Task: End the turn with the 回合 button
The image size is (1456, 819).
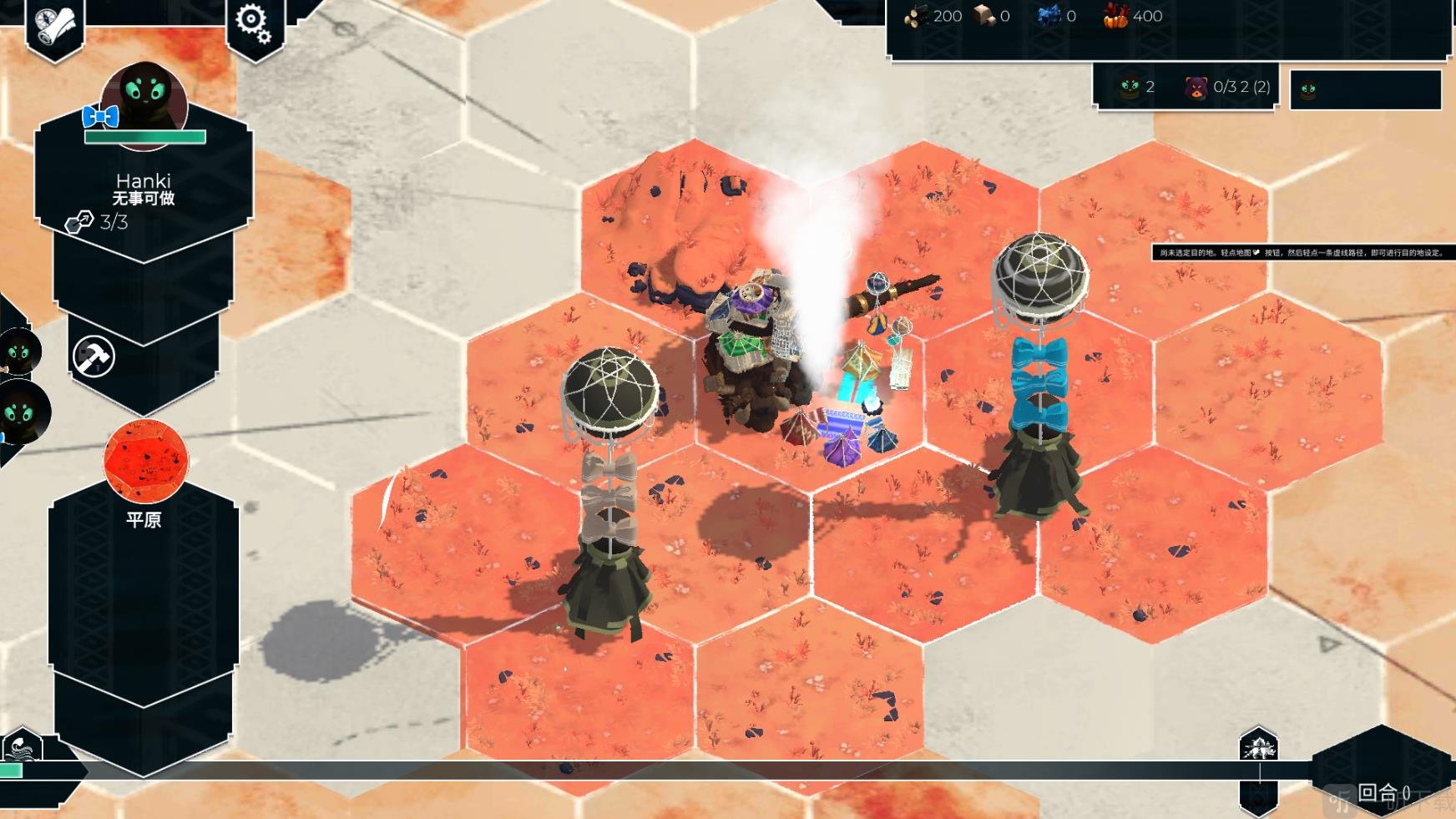Action: click(1382, 791)
